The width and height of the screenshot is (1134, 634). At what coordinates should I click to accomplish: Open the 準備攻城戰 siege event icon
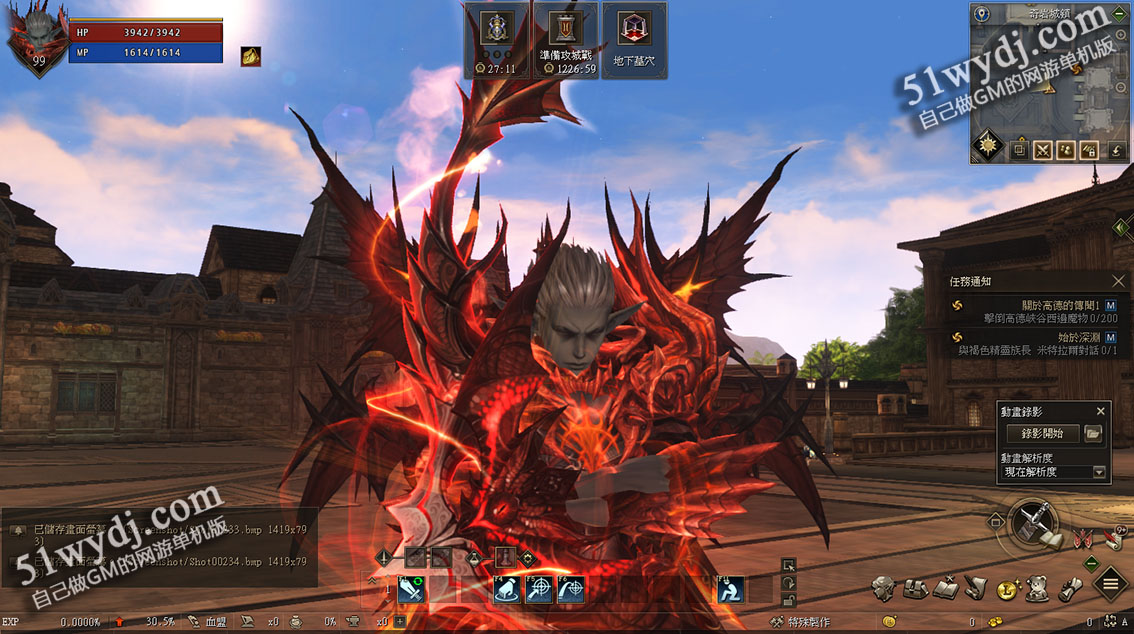[565, 40]
